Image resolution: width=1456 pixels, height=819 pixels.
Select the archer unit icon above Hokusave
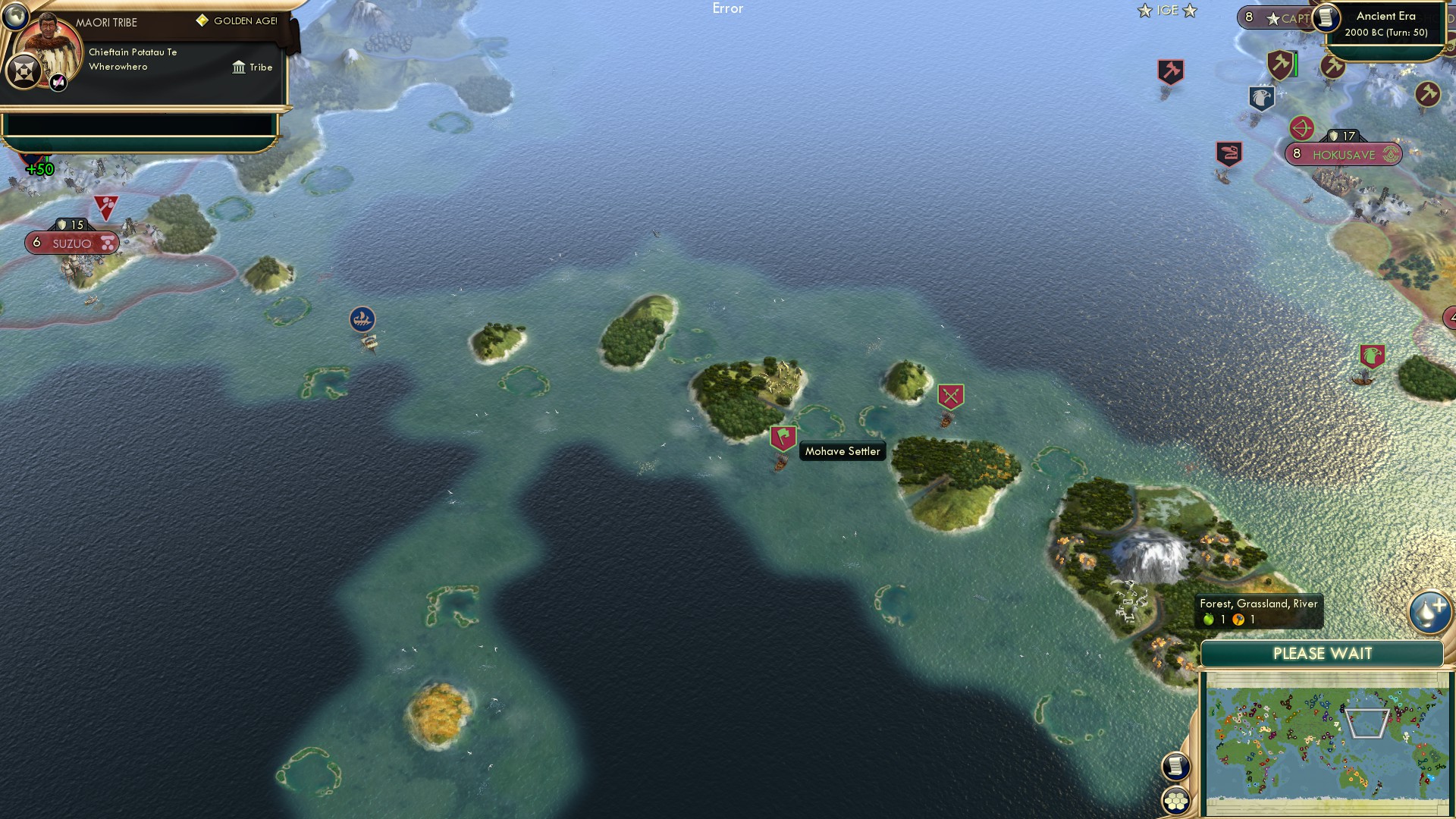[1301, 129]
